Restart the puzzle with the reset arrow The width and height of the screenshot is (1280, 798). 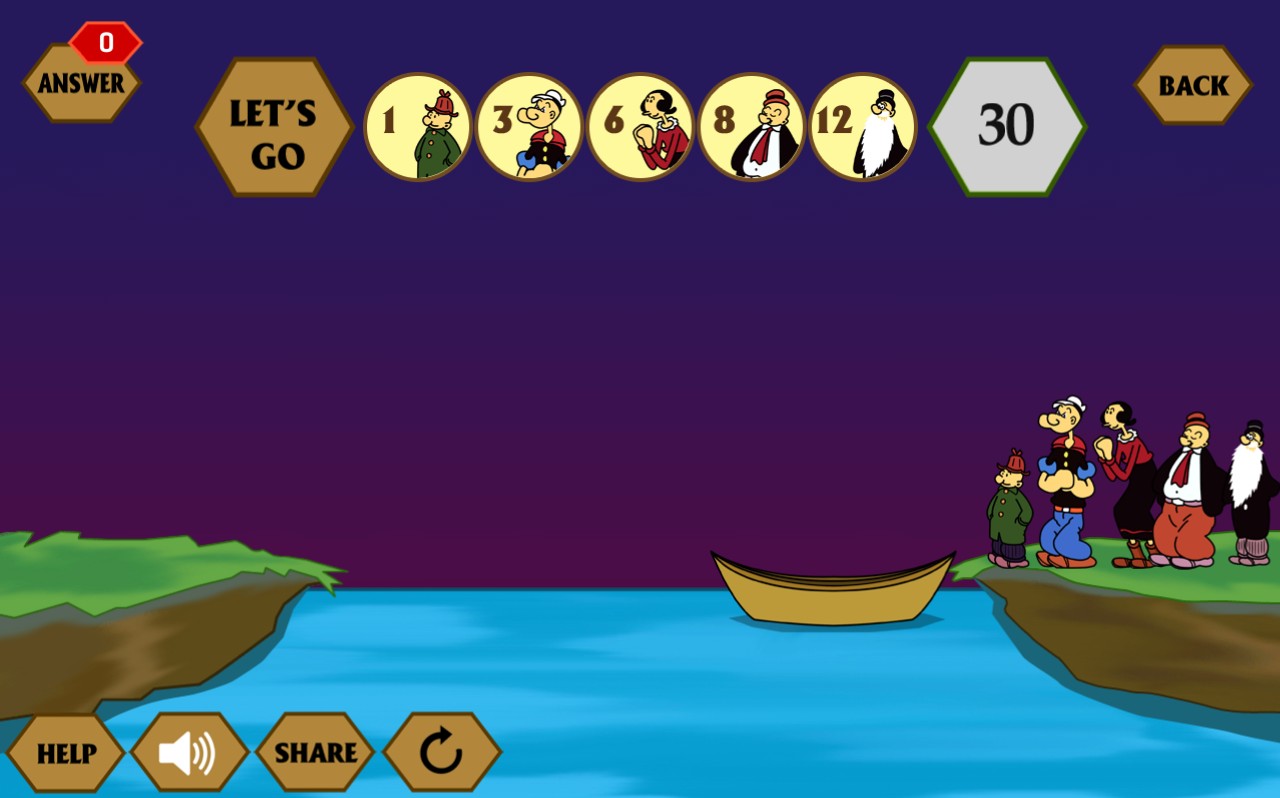441,753
